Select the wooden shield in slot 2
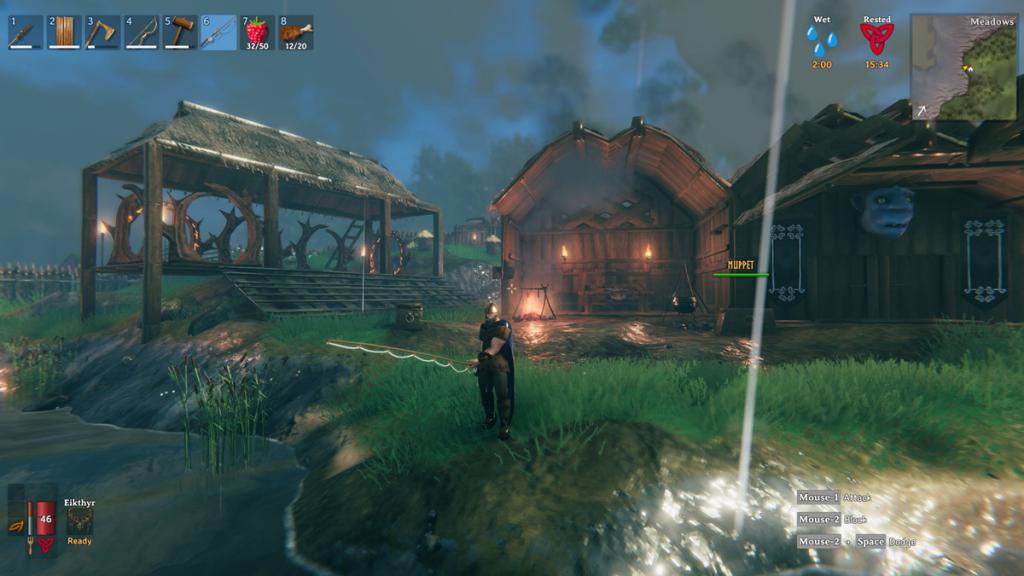The height and width of the screenshot is (576, 1024). 63,33
